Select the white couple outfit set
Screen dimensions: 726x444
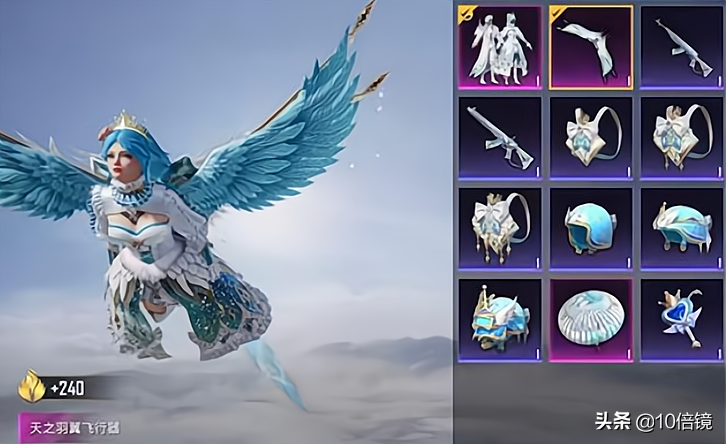(x=499, y=46)
